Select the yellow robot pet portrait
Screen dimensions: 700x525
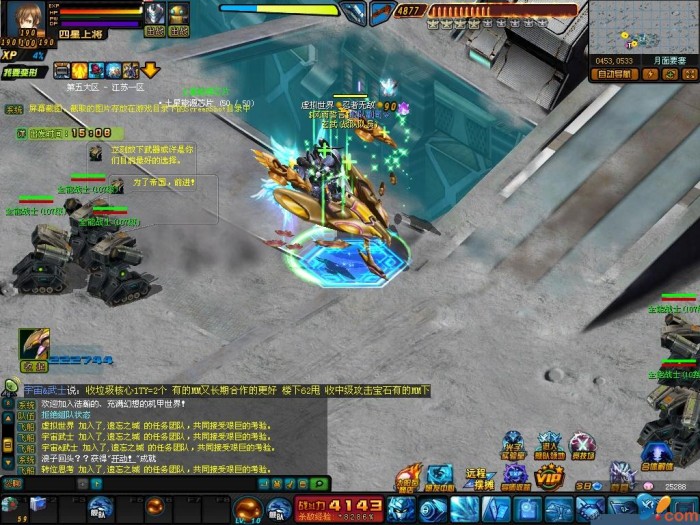[179, 14]
